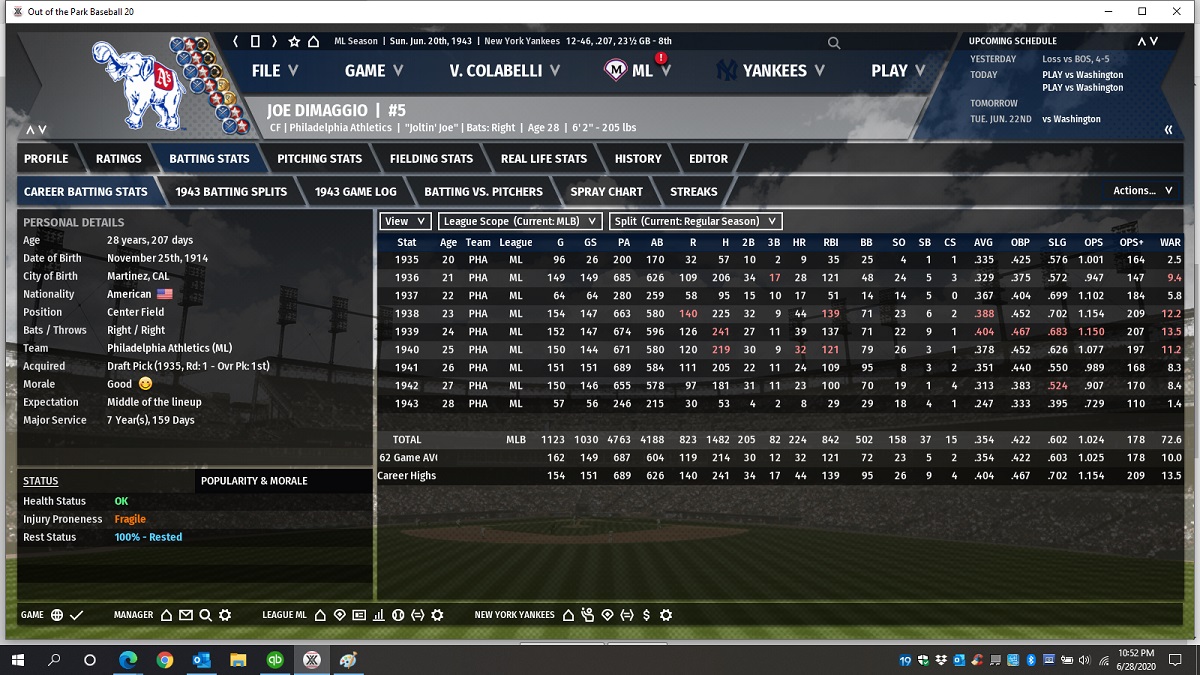Open the HISTORY tab
The height and width of the screenshot is (675, 1200).
(638, 159)
